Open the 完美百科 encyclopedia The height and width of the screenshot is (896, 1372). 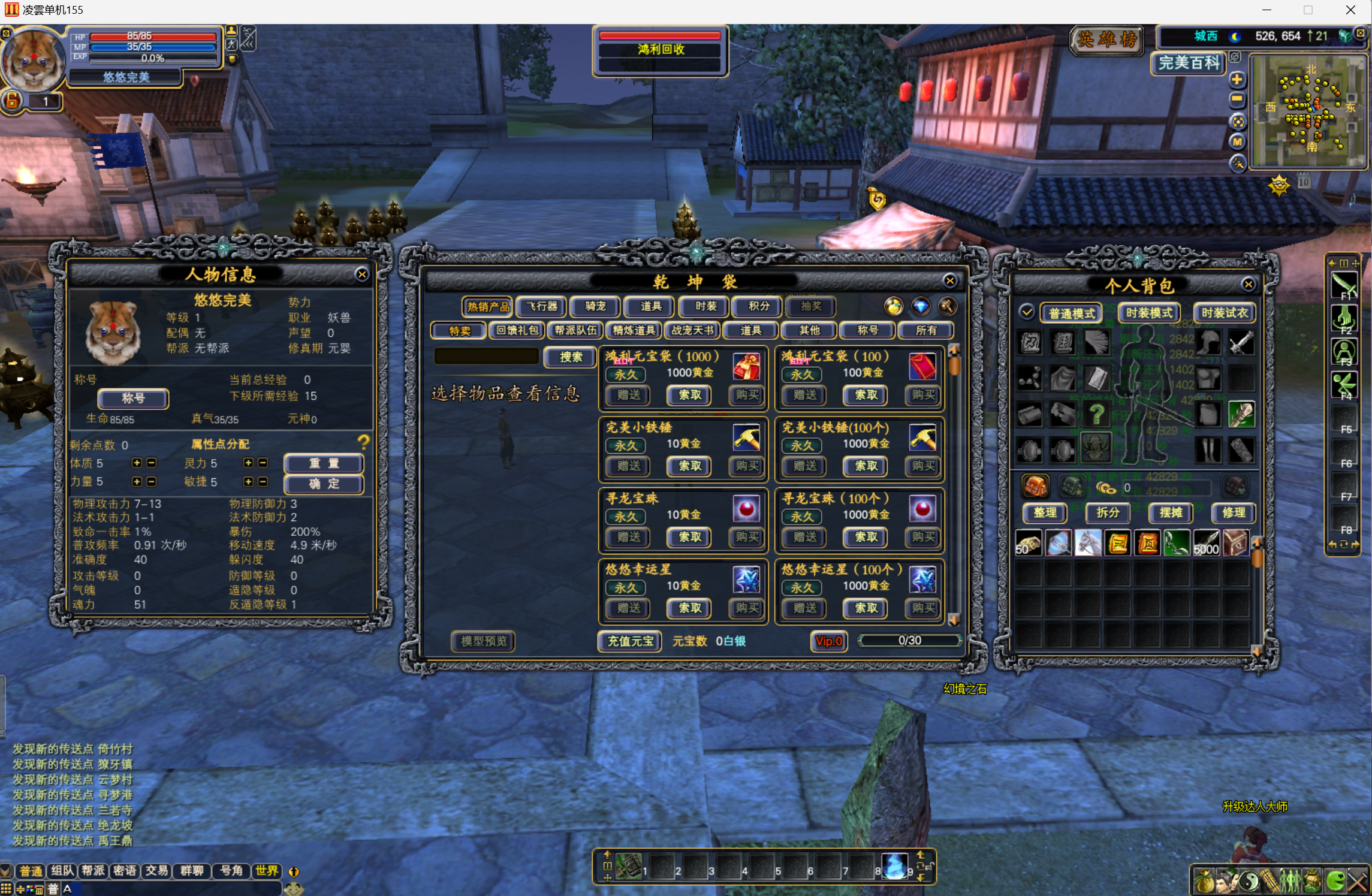tap(1189, 63)
